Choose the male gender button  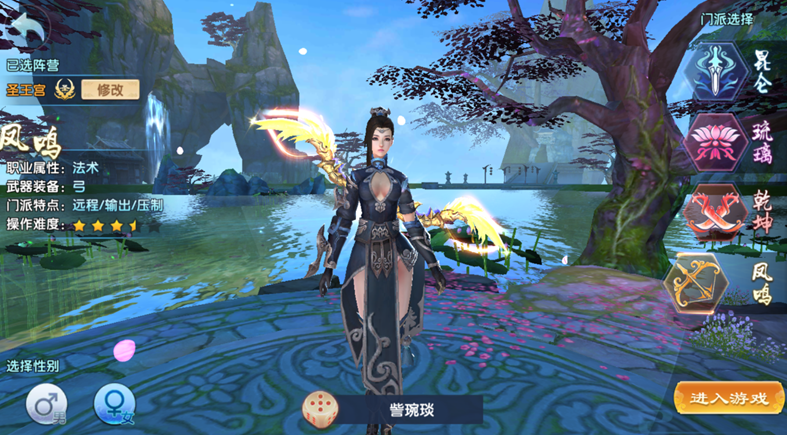[46, 405]
